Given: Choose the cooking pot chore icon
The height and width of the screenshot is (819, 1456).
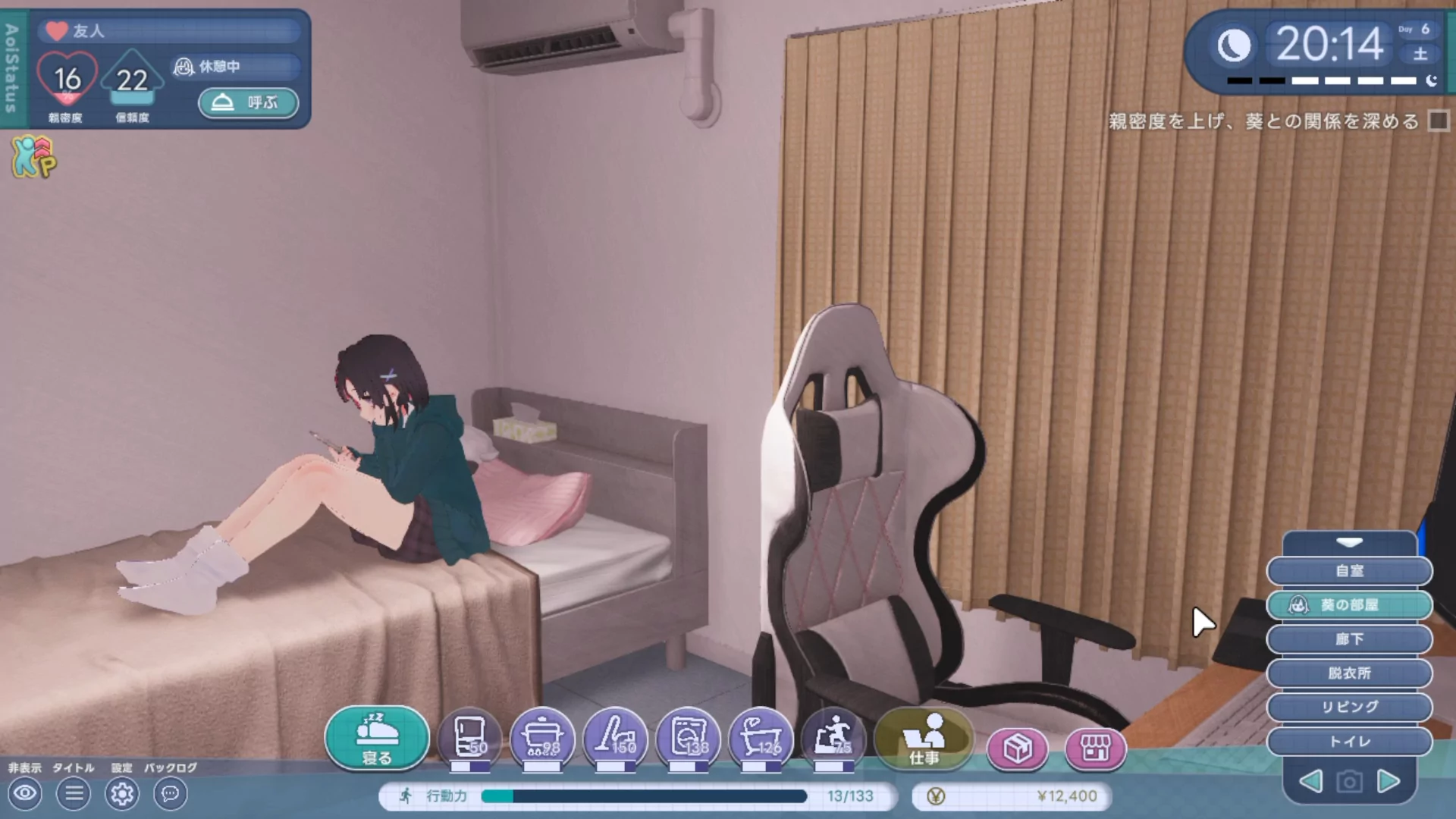Looking at the screenshot, I should (542, 738).
